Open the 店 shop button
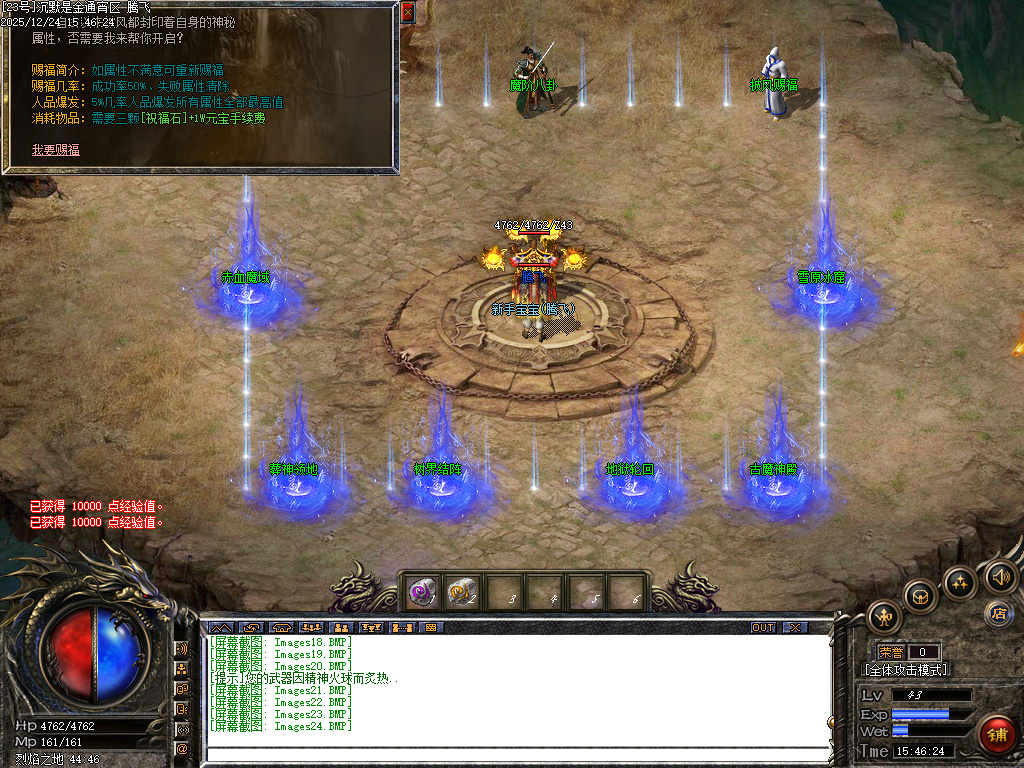The width and height of the screenshot is (1024, 768). coord(996,612)
